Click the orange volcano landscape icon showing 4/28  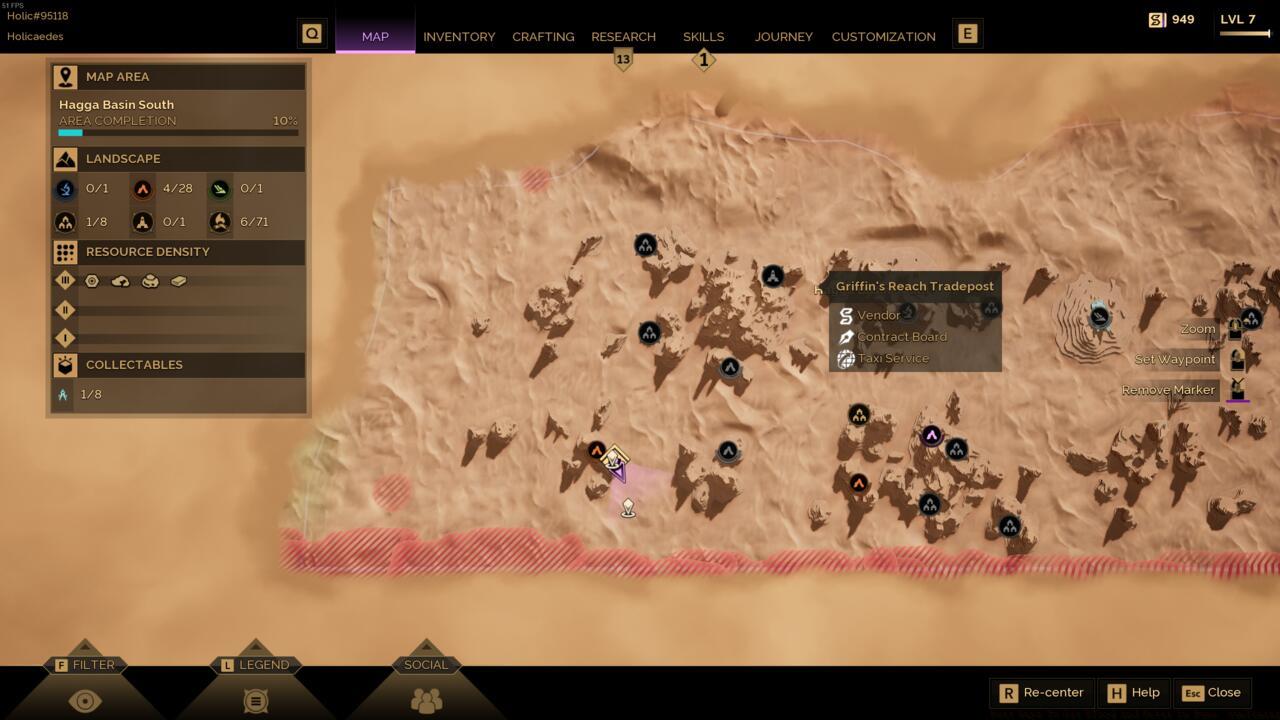tap(140, 187)
